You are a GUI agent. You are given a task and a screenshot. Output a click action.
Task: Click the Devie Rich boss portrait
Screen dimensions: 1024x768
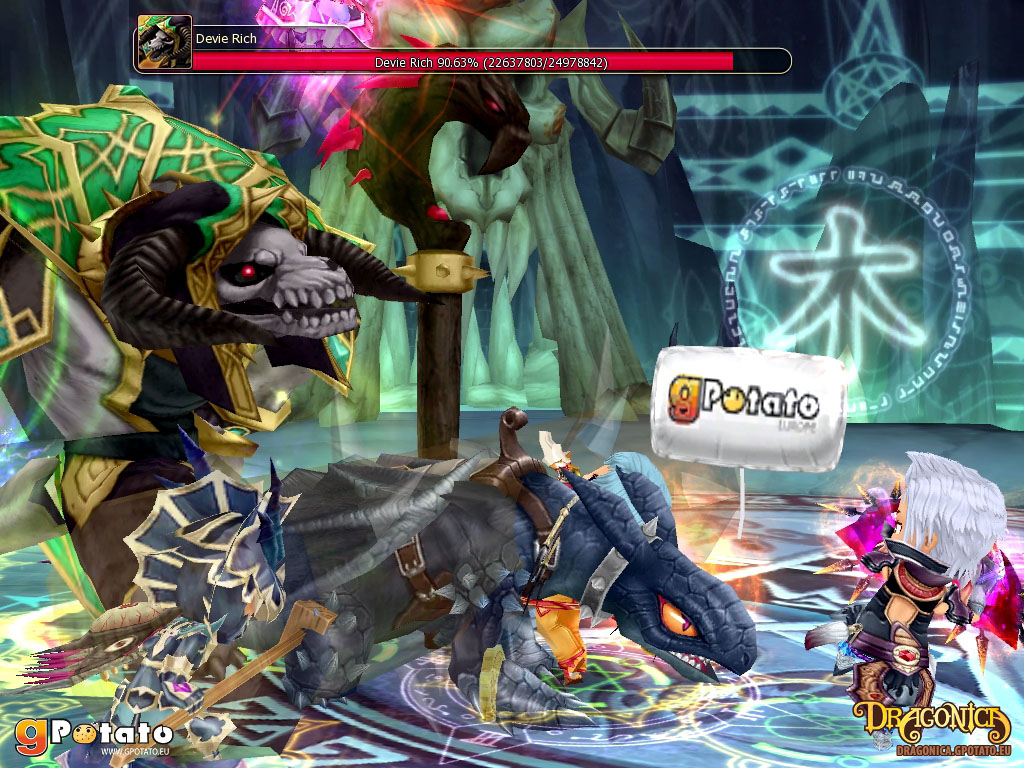point(164,42)
